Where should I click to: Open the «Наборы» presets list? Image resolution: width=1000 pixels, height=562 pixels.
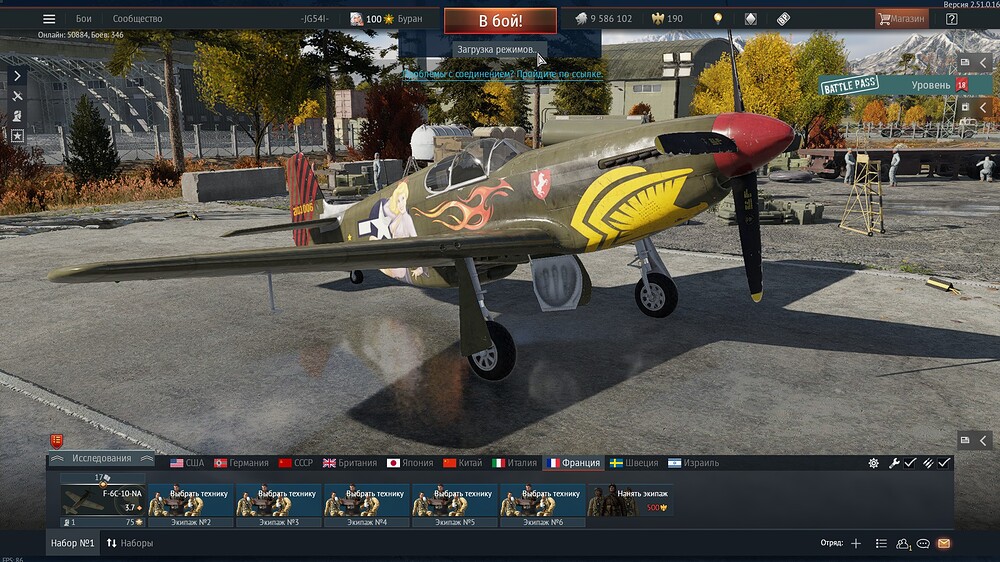pyautogui.click(x=130, y=543)
